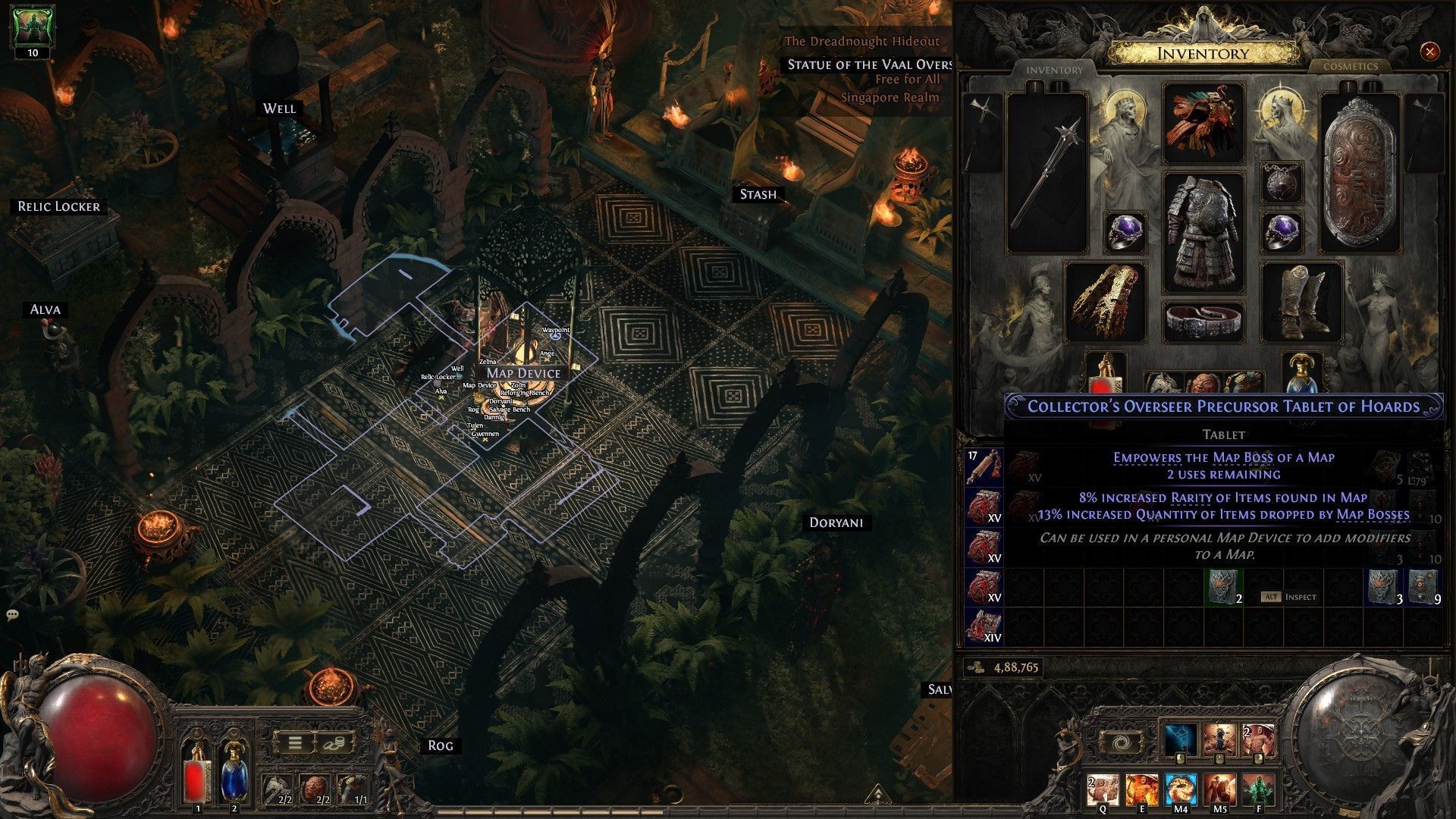Select the equipped tower shield
The width and height of the screenshot is (1456, 819).
pyautogui.click(x=1360, y=173)
